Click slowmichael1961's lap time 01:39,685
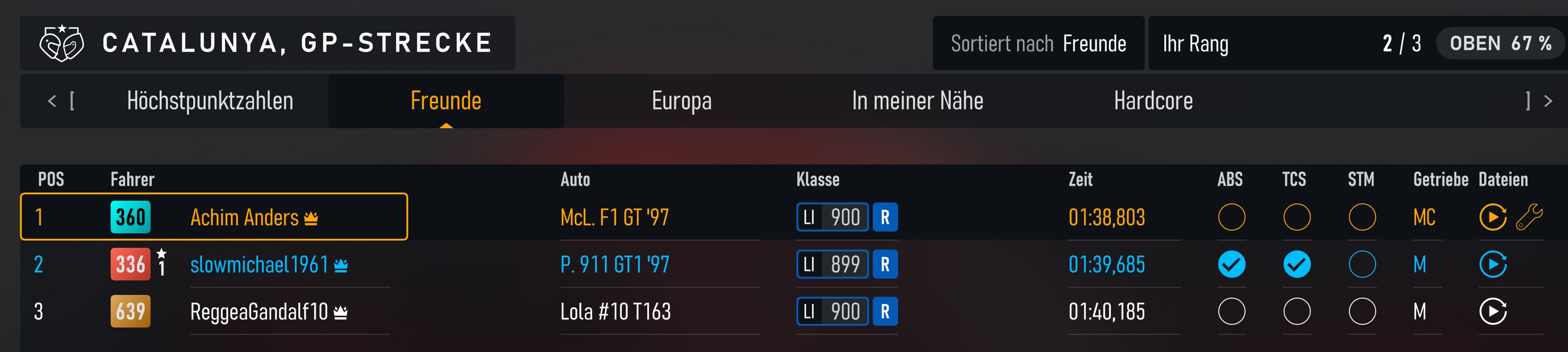Image resolution: width=1568 pixels, height=352 pixels. click(x=1107, y=265)
